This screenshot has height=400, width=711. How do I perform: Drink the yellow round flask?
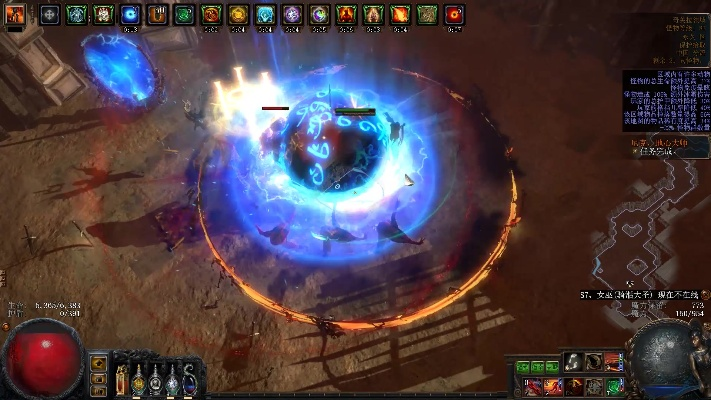[138, 378]
